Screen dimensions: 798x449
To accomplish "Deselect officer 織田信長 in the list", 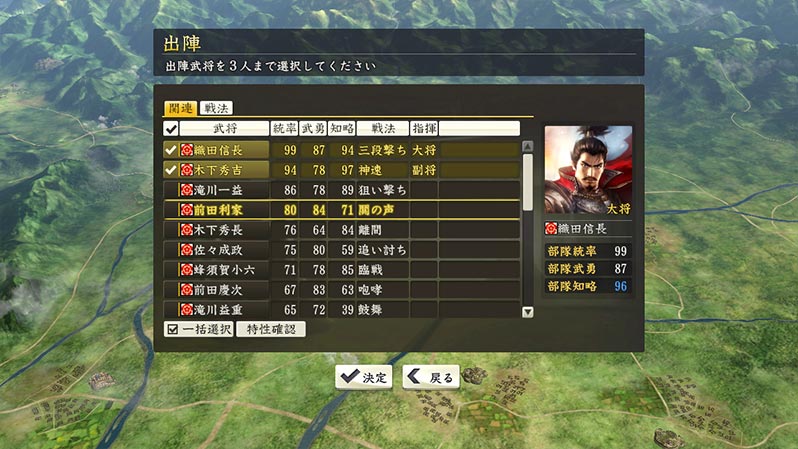I will pyautogui.click(x=220, y=149).
